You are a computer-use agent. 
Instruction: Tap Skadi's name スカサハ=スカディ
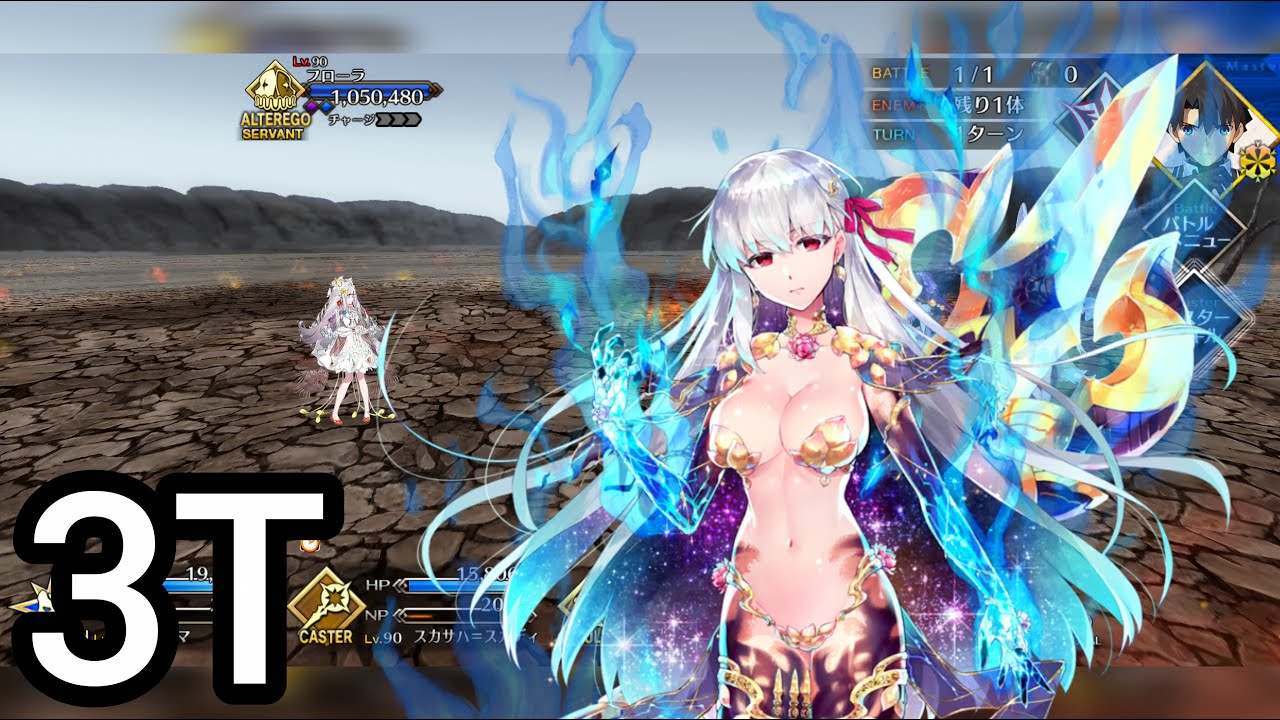pos(478,636)
